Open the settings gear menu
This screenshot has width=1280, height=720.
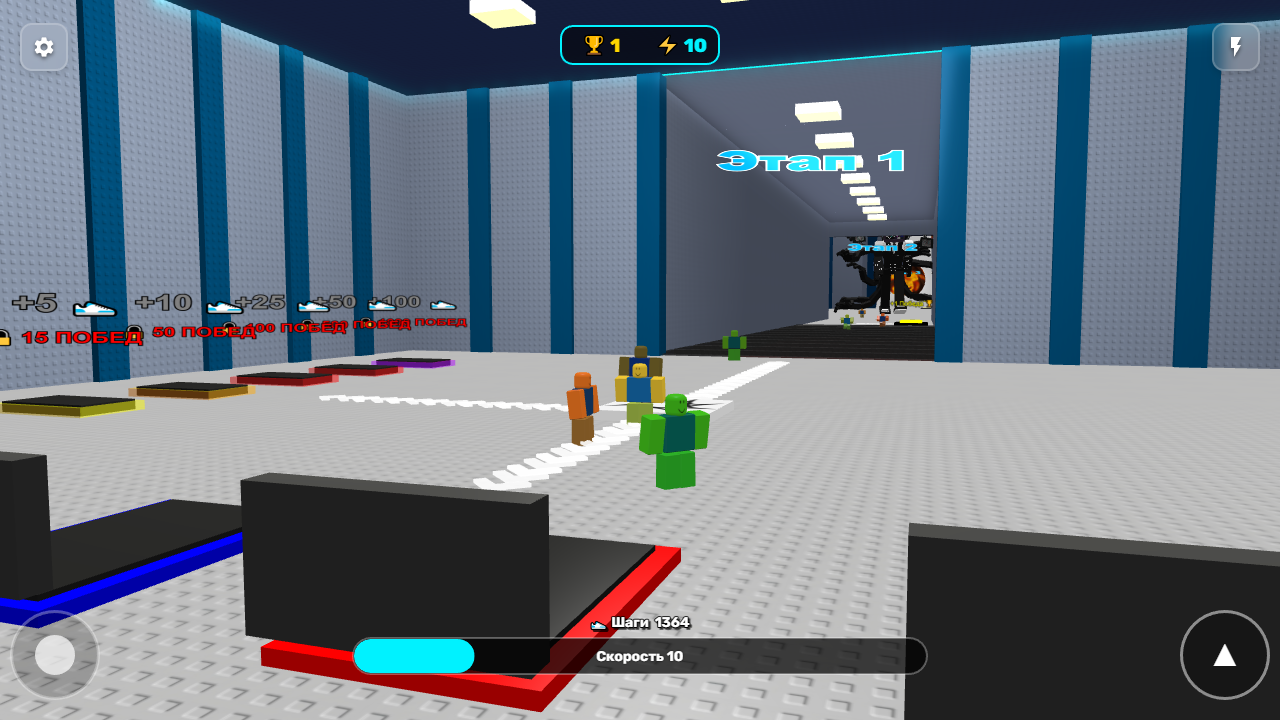click(44, 47)
